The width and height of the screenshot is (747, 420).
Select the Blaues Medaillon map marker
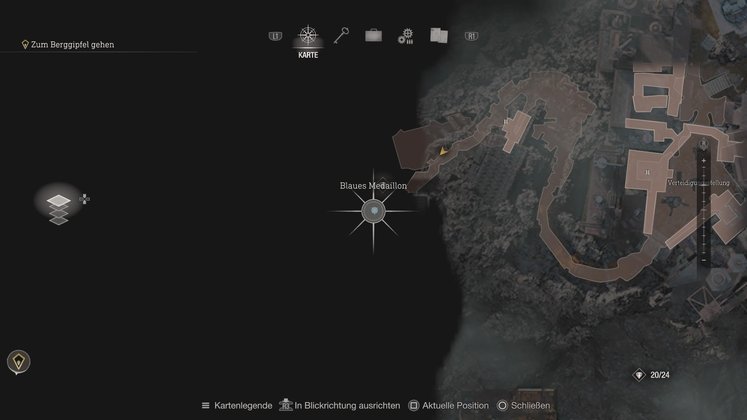[373, 211]
